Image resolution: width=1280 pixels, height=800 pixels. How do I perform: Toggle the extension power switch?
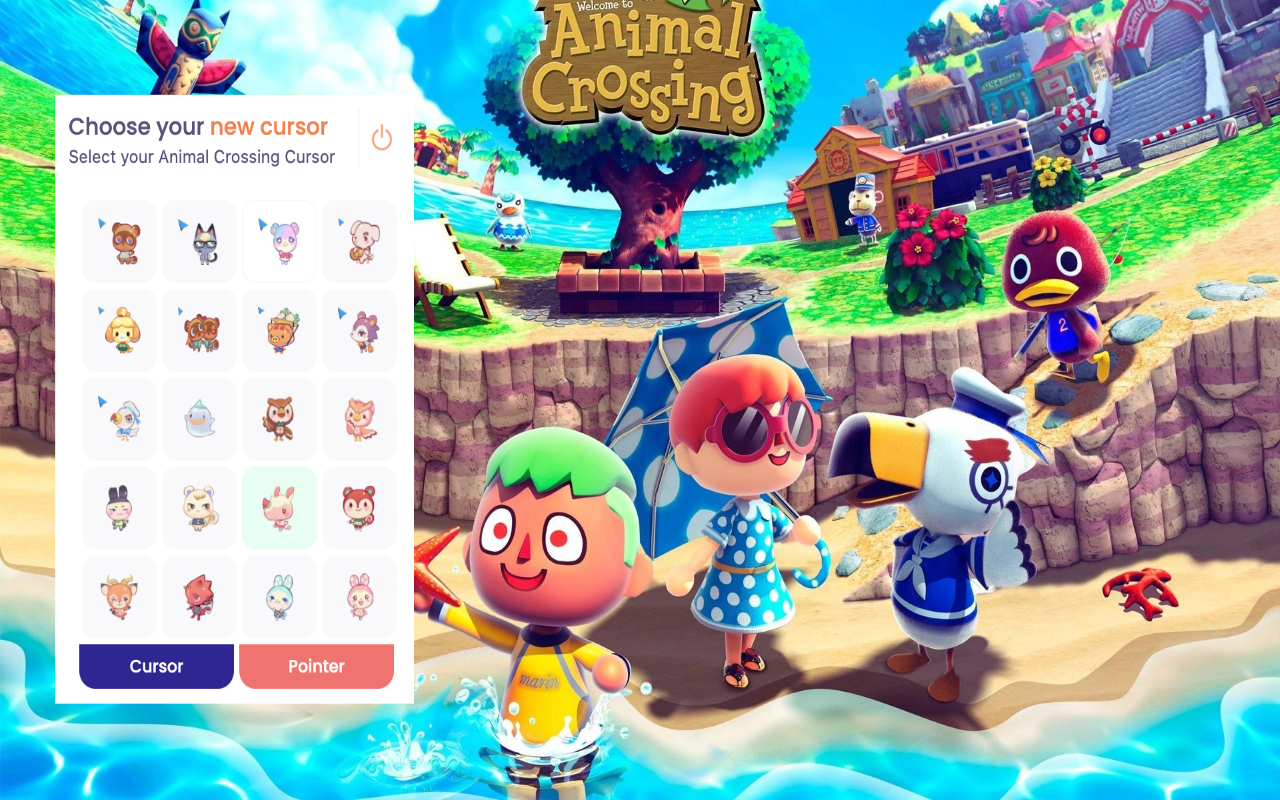click(381, 137)
